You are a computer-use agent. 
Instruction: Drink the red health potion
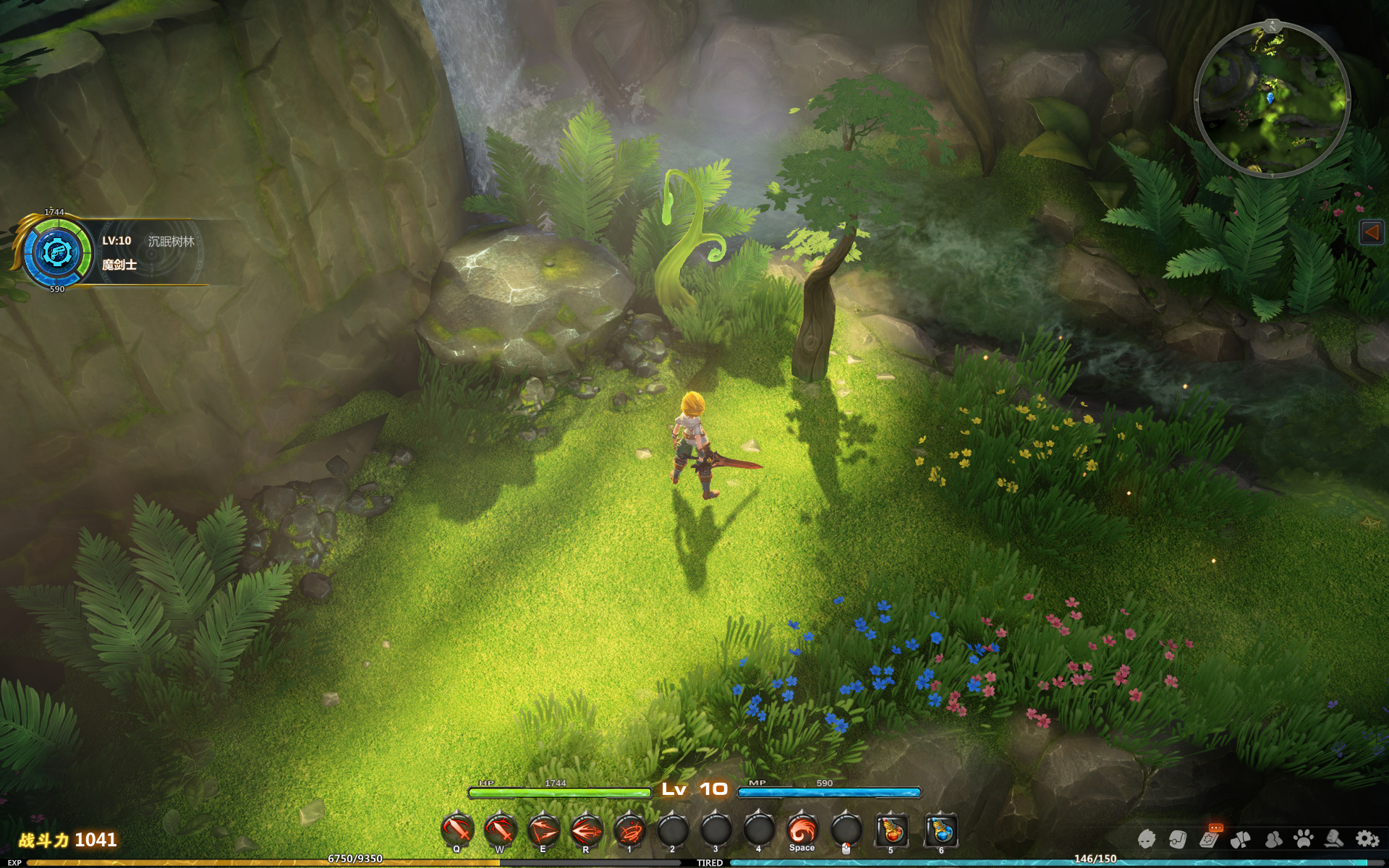pyautogui.click(x=891, y=830)
